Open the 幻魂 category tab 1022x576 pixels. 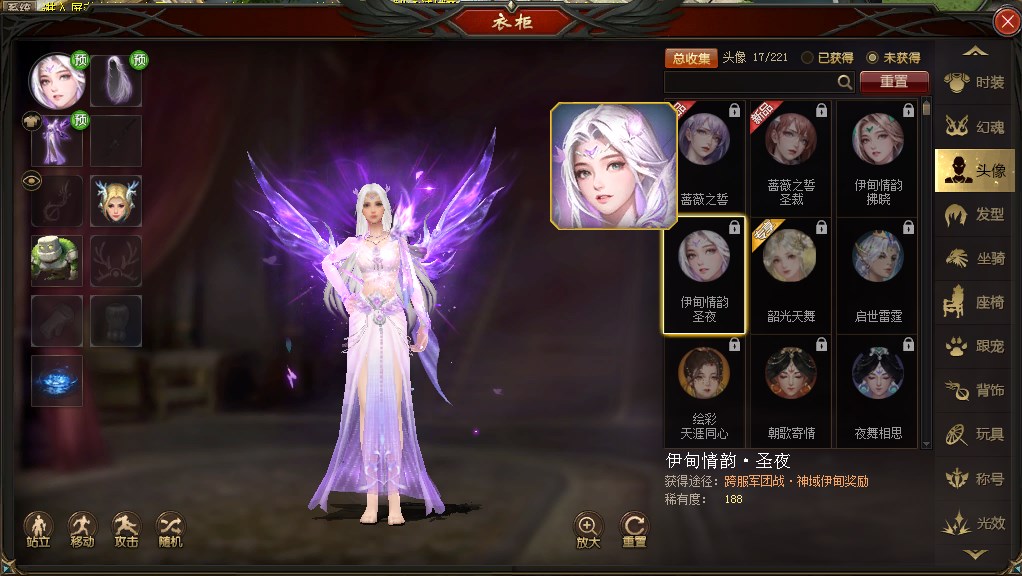[975, 127]
